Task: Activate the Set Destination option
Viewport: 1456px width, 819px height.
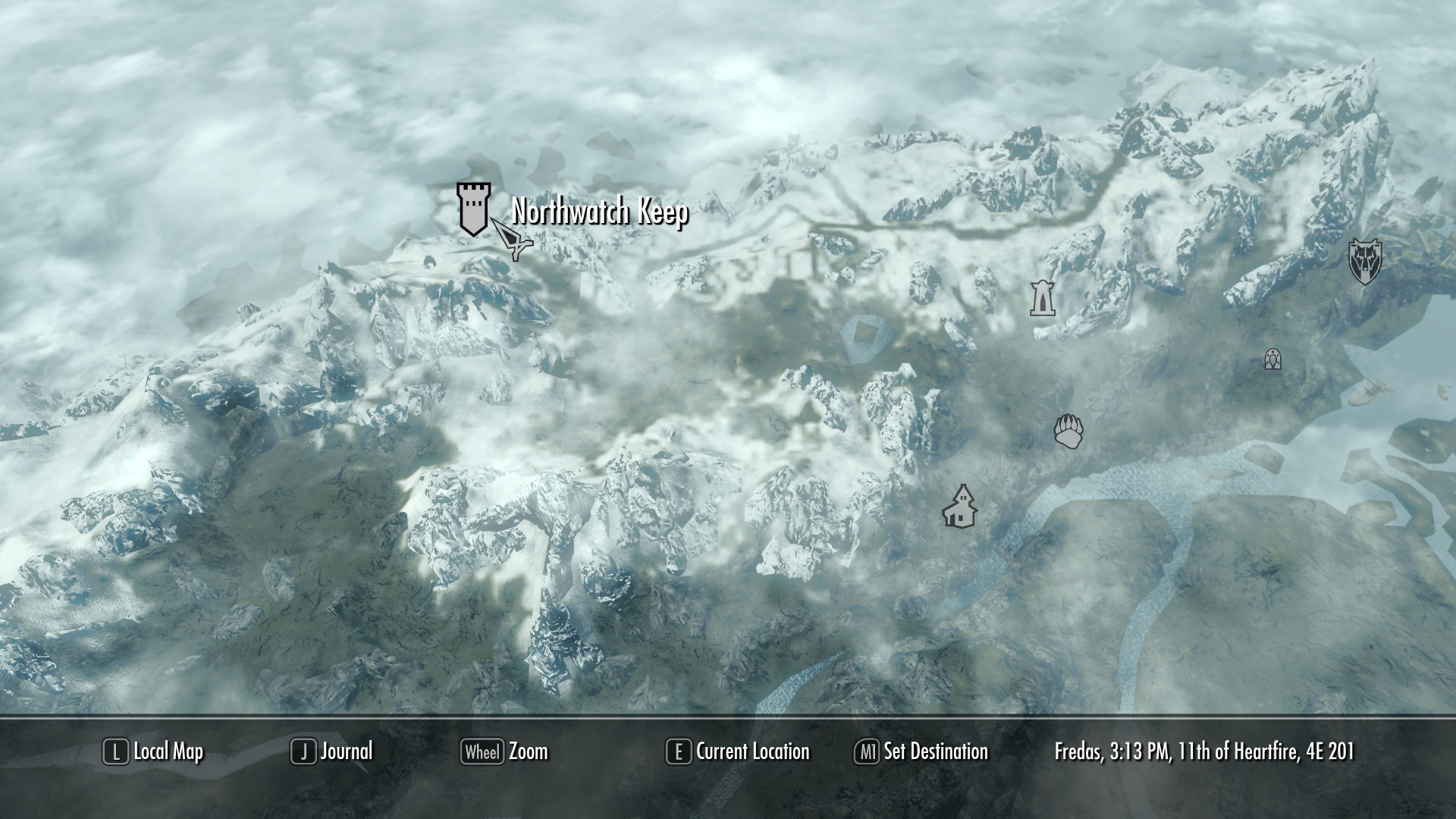Action: (x=921, y=752)
